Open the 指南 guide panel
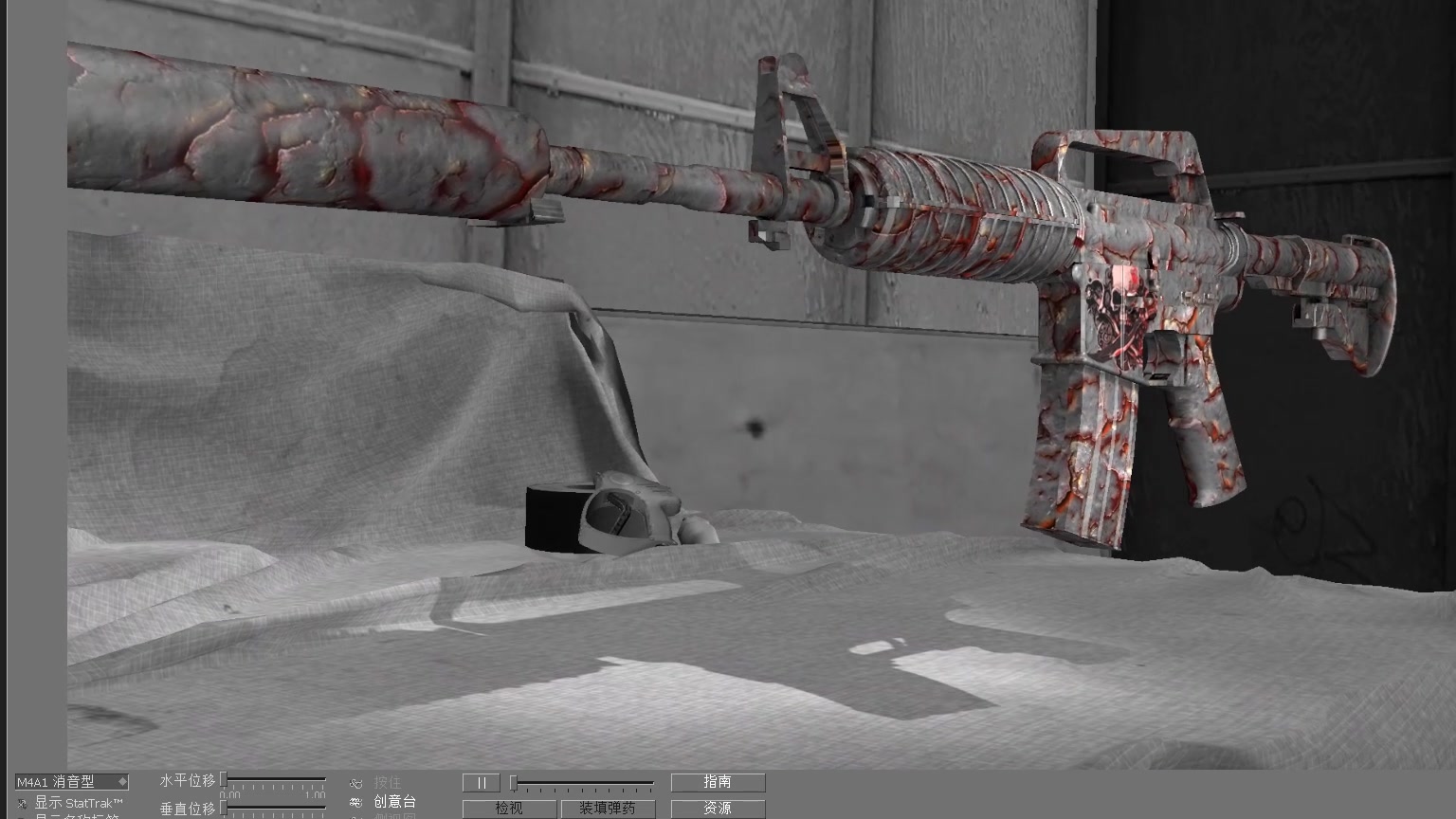1456x819 pixels. click(718, 782)
